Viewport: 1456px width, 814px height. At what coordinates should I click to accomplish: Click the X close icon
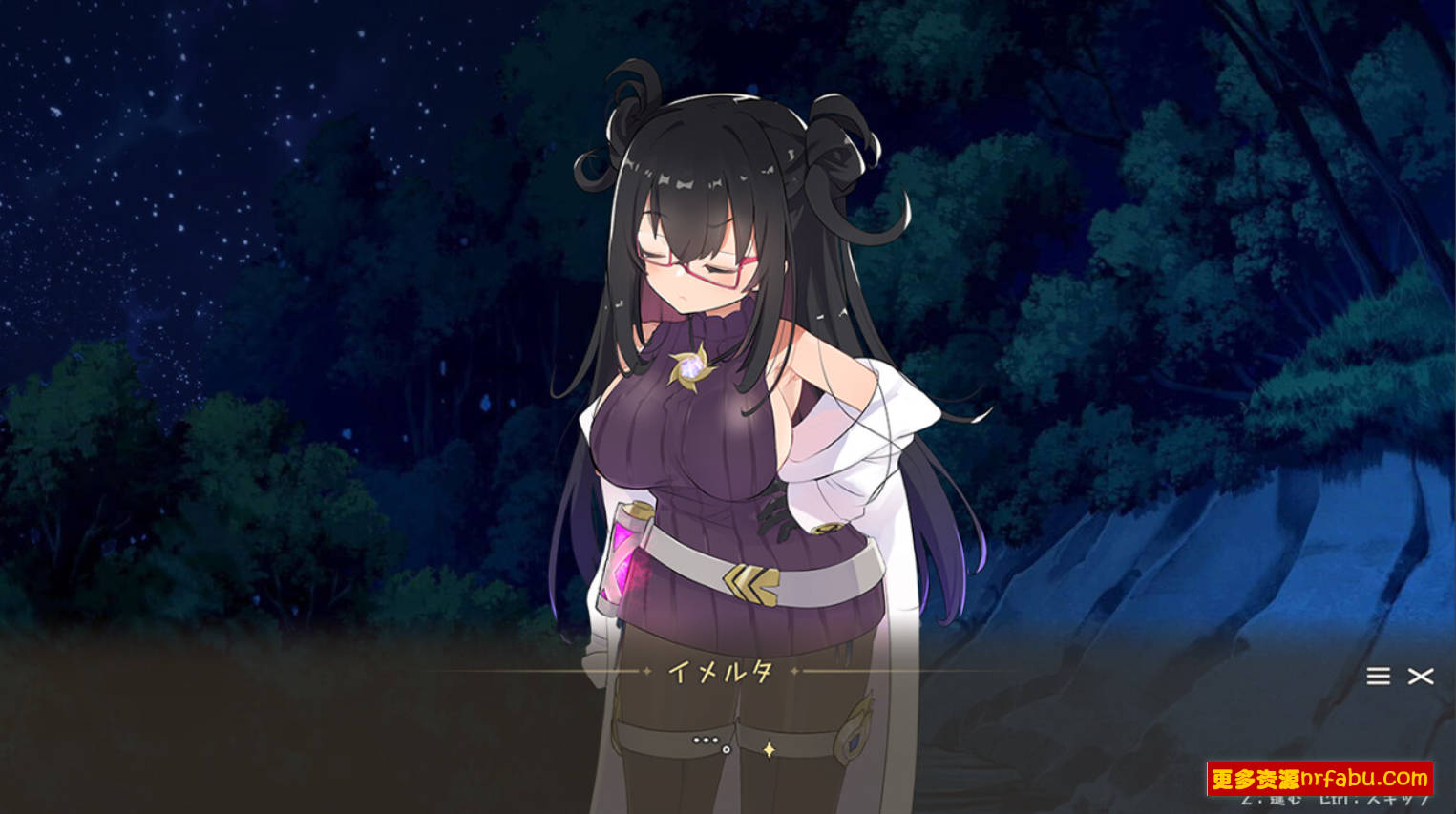click(x=1420, y=677)
